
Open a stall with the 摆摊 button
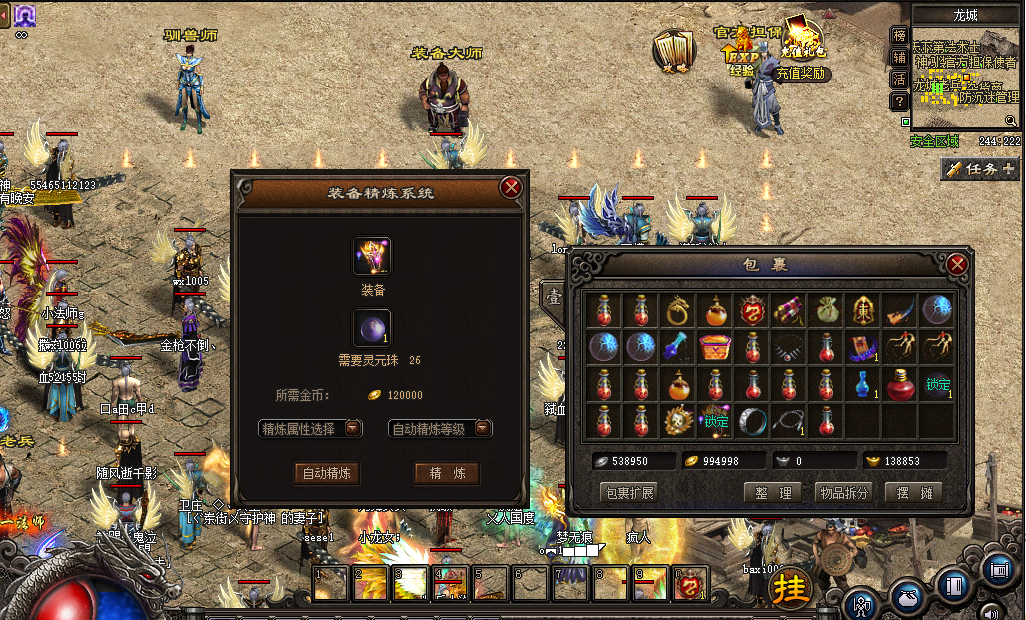pos(914,493)
